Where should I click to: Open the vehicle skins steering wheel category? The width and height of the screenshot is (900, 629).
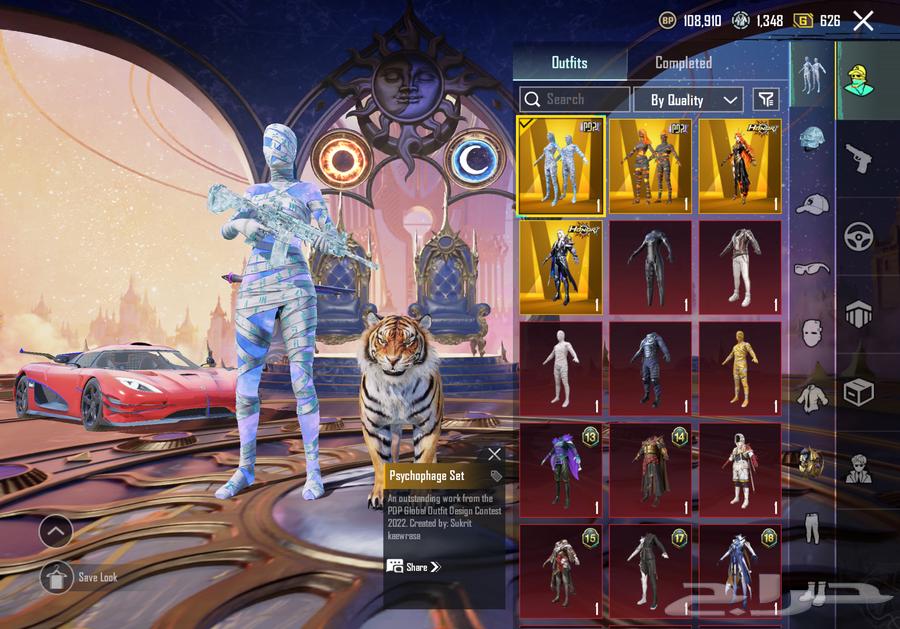[859, 236]
